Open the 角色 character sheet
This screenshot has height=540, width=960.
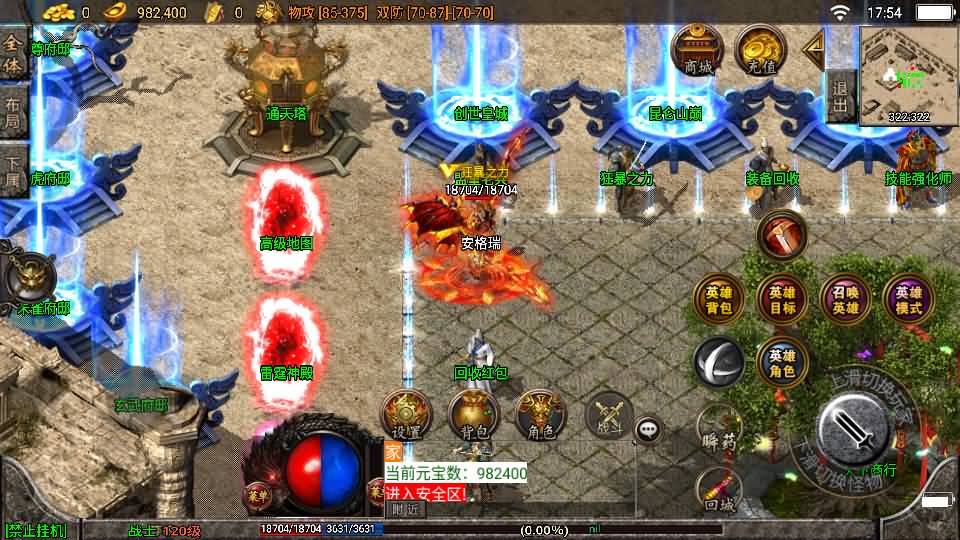coord(541,415)
